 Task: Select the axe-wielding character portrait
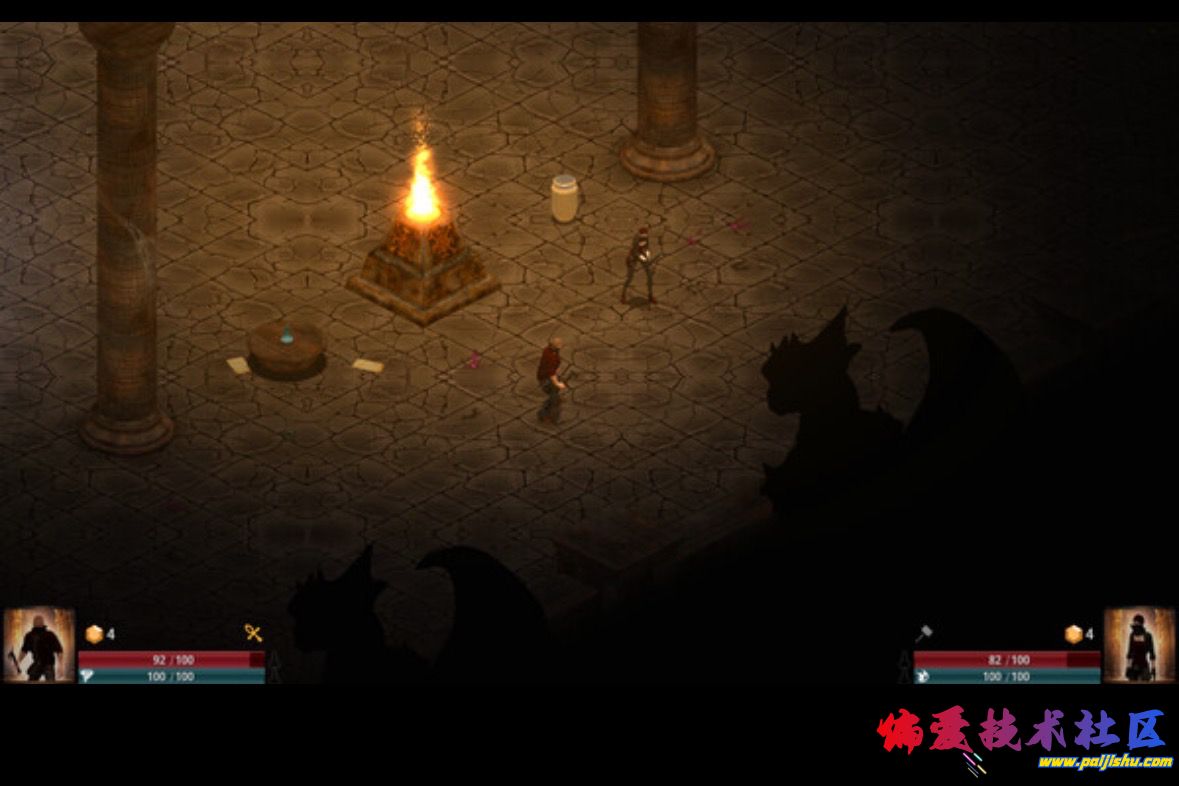tap(39, 646)
